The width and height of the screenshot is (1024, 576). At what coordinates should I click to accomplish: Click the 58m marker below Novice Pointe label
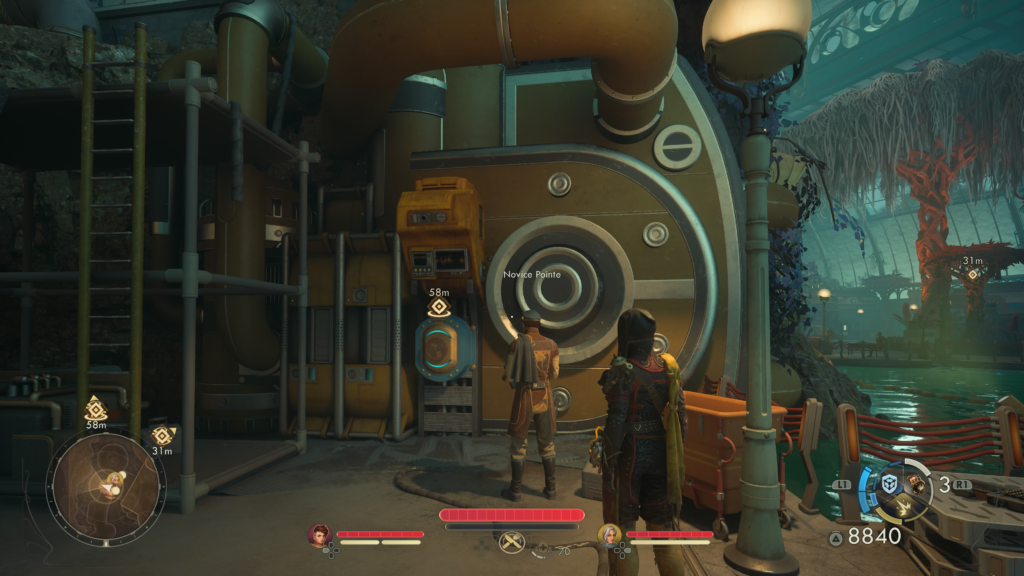point(437,307)
